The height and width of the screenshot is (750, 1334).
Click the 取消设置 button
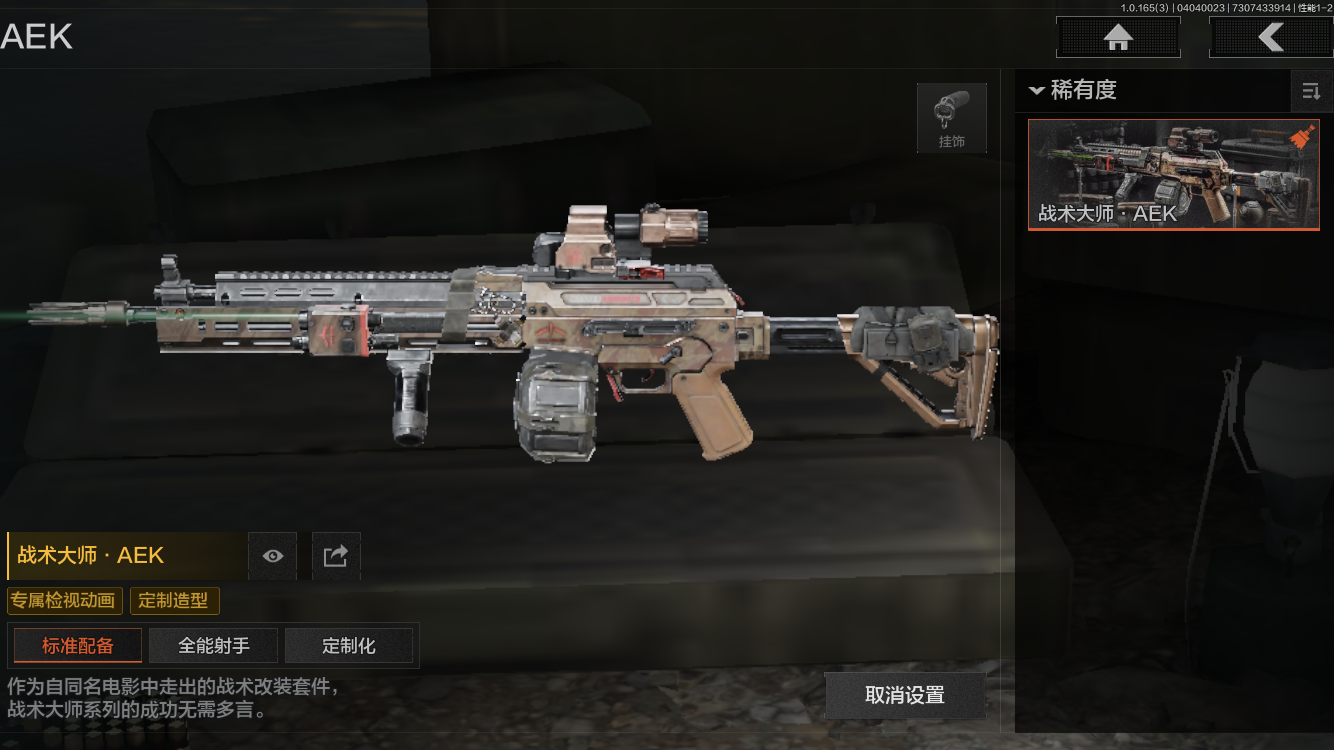pyautogui.click(x=904, y=695)
